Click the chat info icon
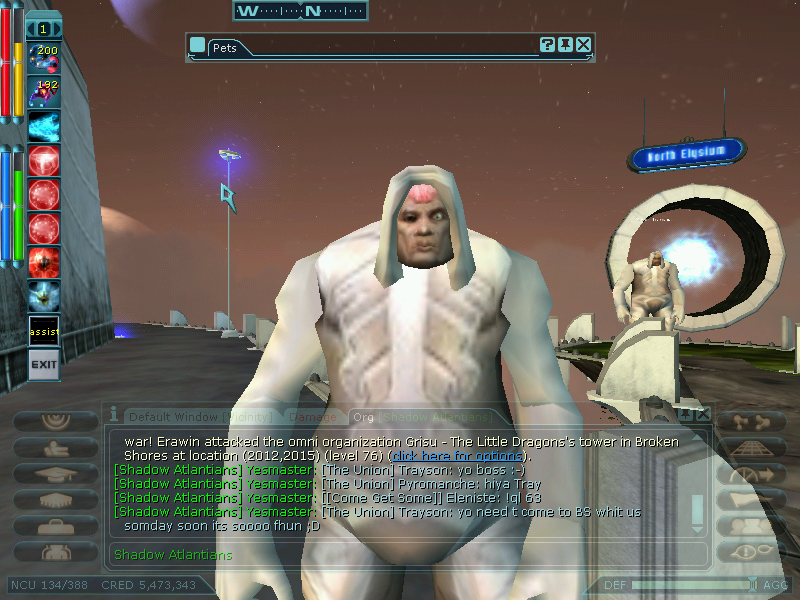The width and height of the screenshot is (800, 600). point(114,413)
